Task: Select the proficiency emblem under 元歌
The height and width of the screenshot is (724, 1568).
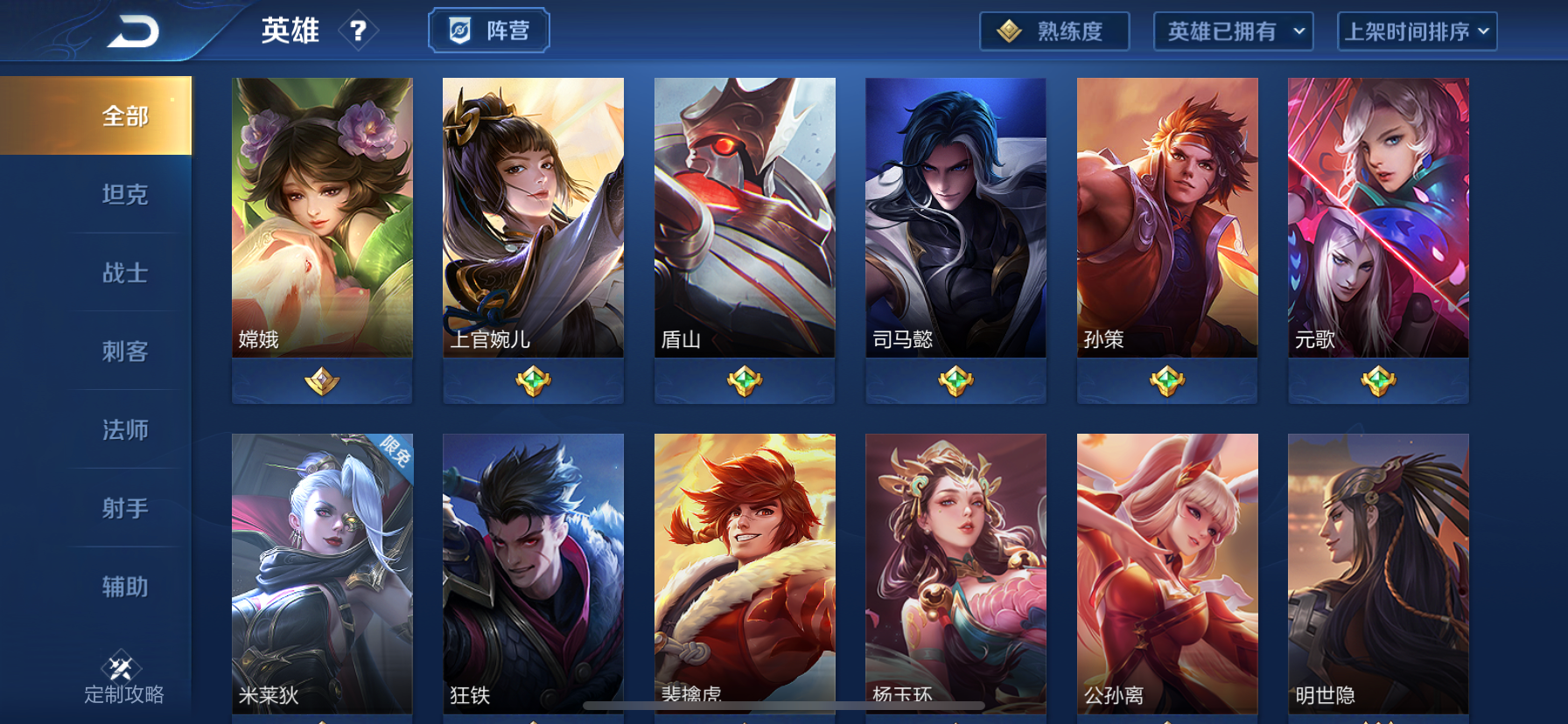Action: 1378,381
